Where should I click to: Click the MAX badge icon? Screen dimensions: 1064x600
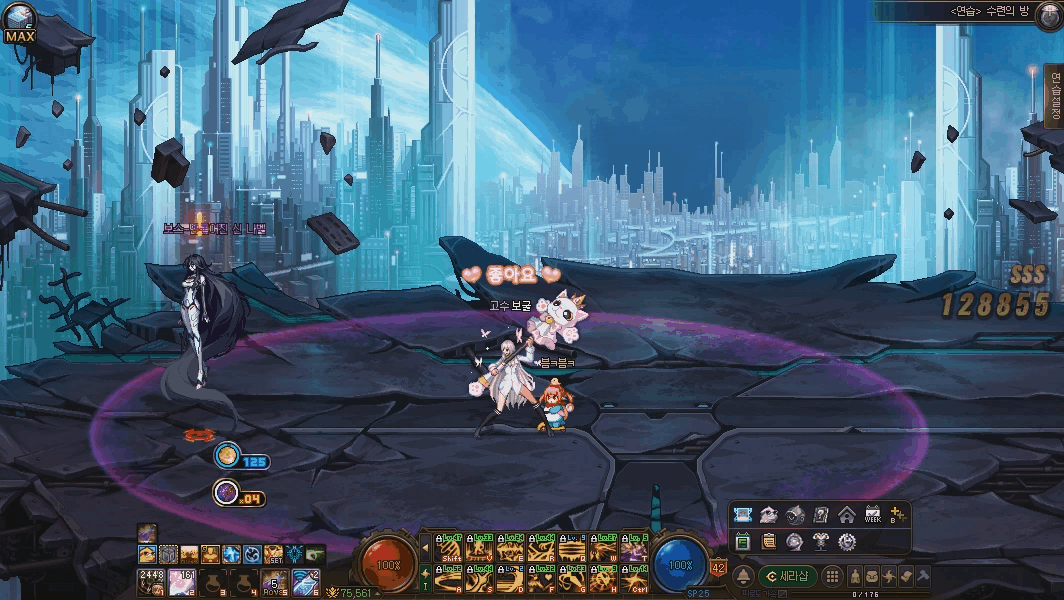click(20, 24)
